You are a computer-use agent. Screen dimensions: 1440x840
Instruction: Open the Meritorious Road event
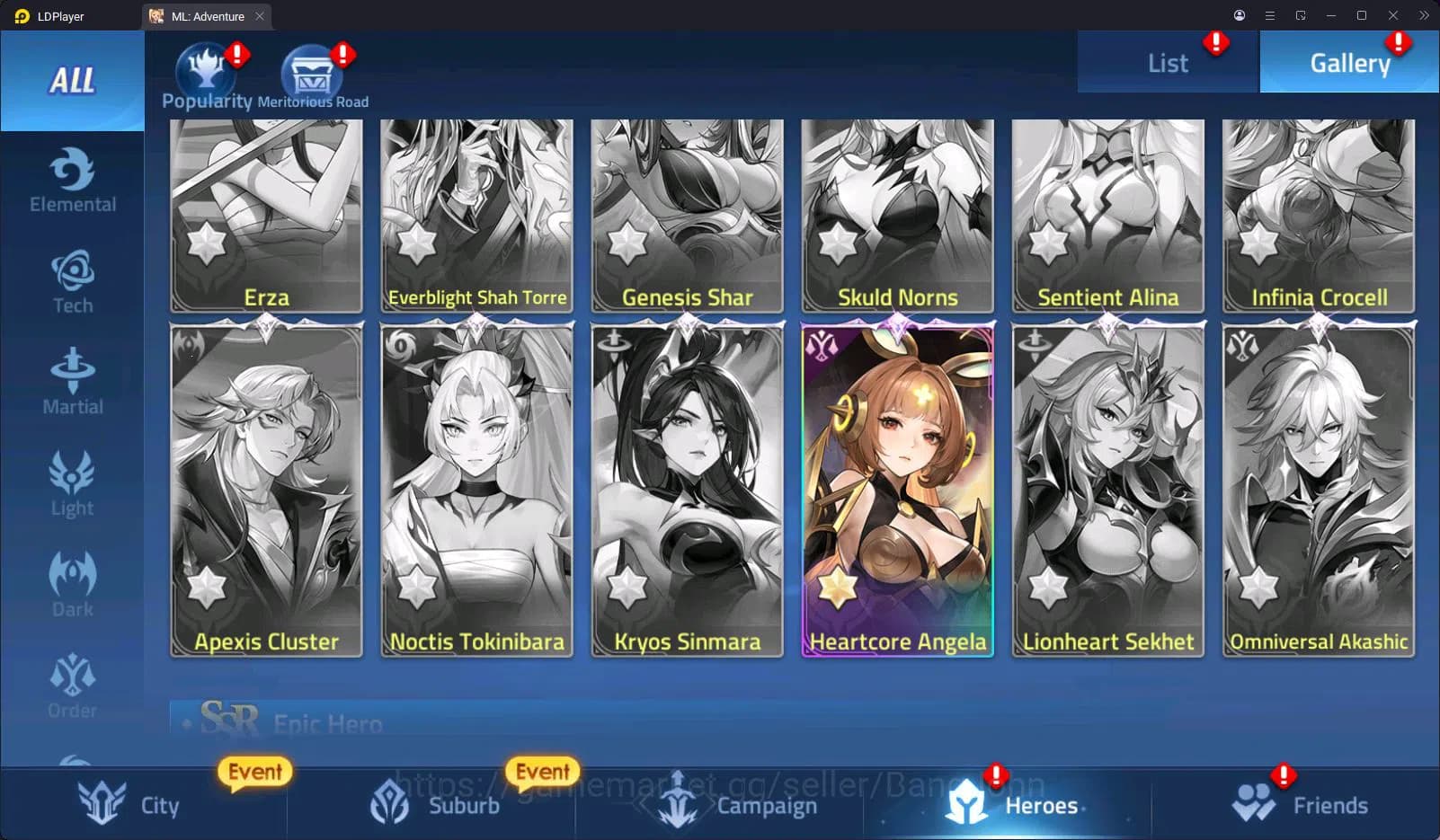point(312,72)
